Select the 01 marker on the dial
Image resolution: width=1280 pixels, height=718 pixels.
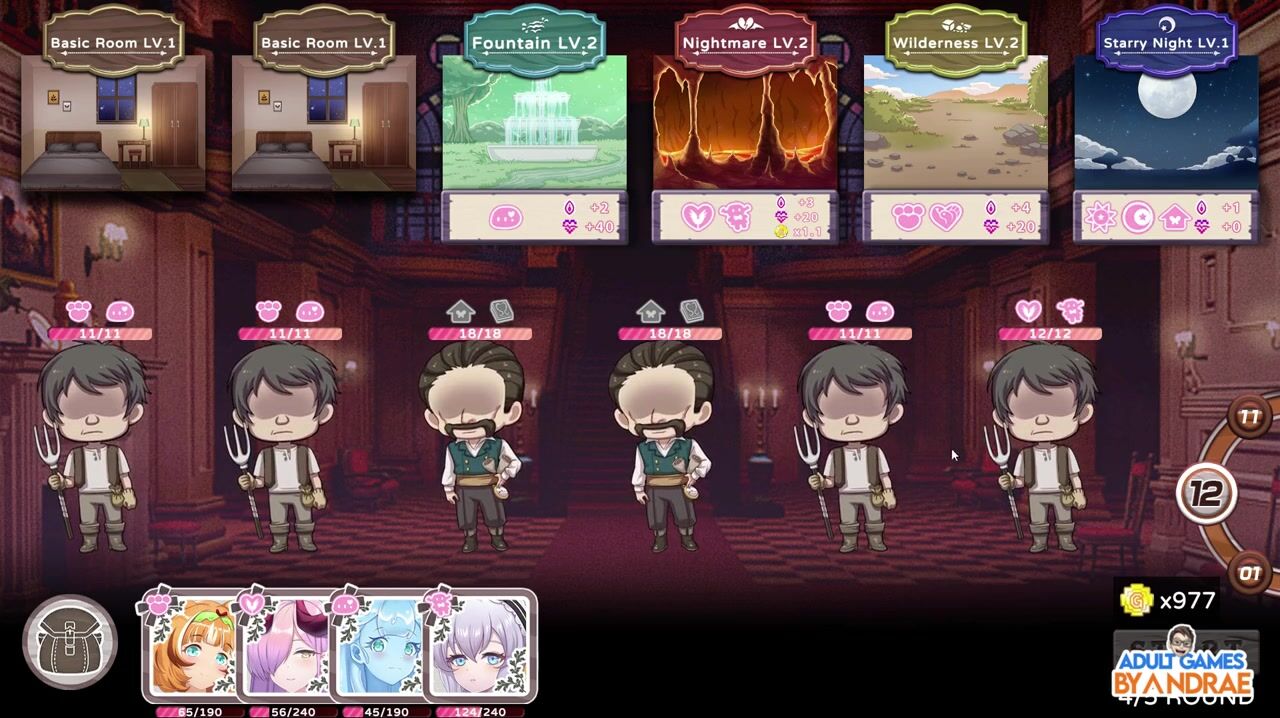(x=1250, y=574)
